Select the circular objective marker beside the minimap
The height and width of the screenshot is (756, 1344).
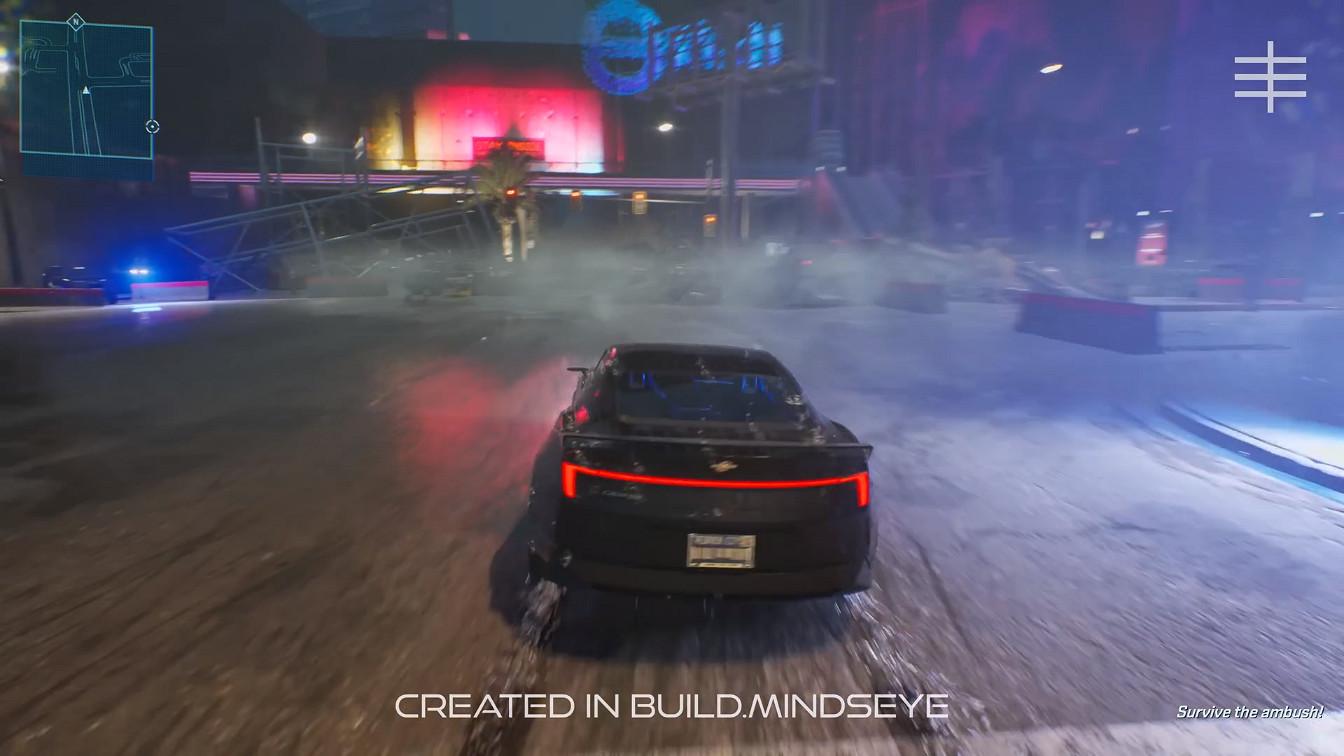coord(152,127)
